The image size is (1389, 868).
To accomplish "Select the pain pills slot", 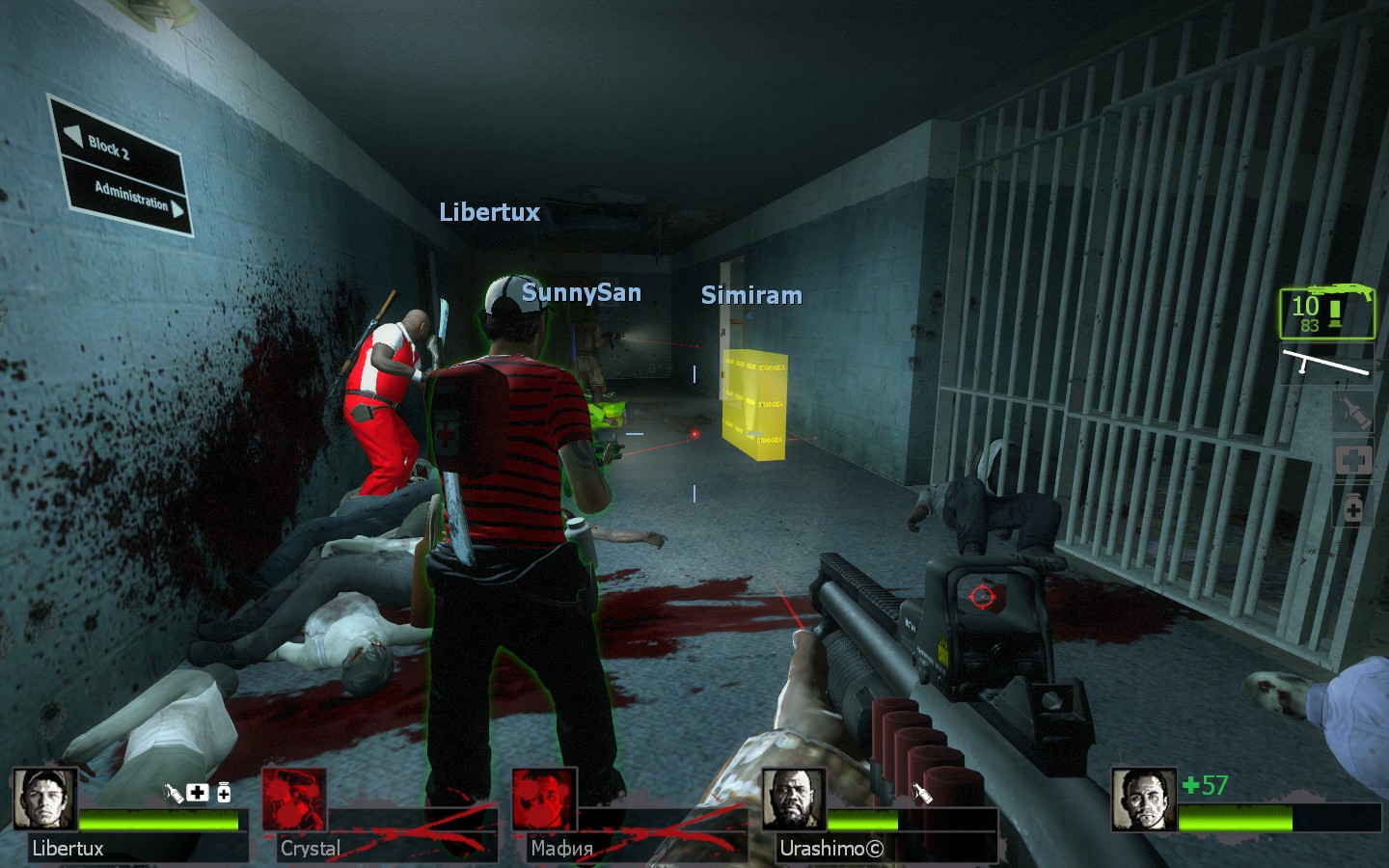I will click(1352, 506).
